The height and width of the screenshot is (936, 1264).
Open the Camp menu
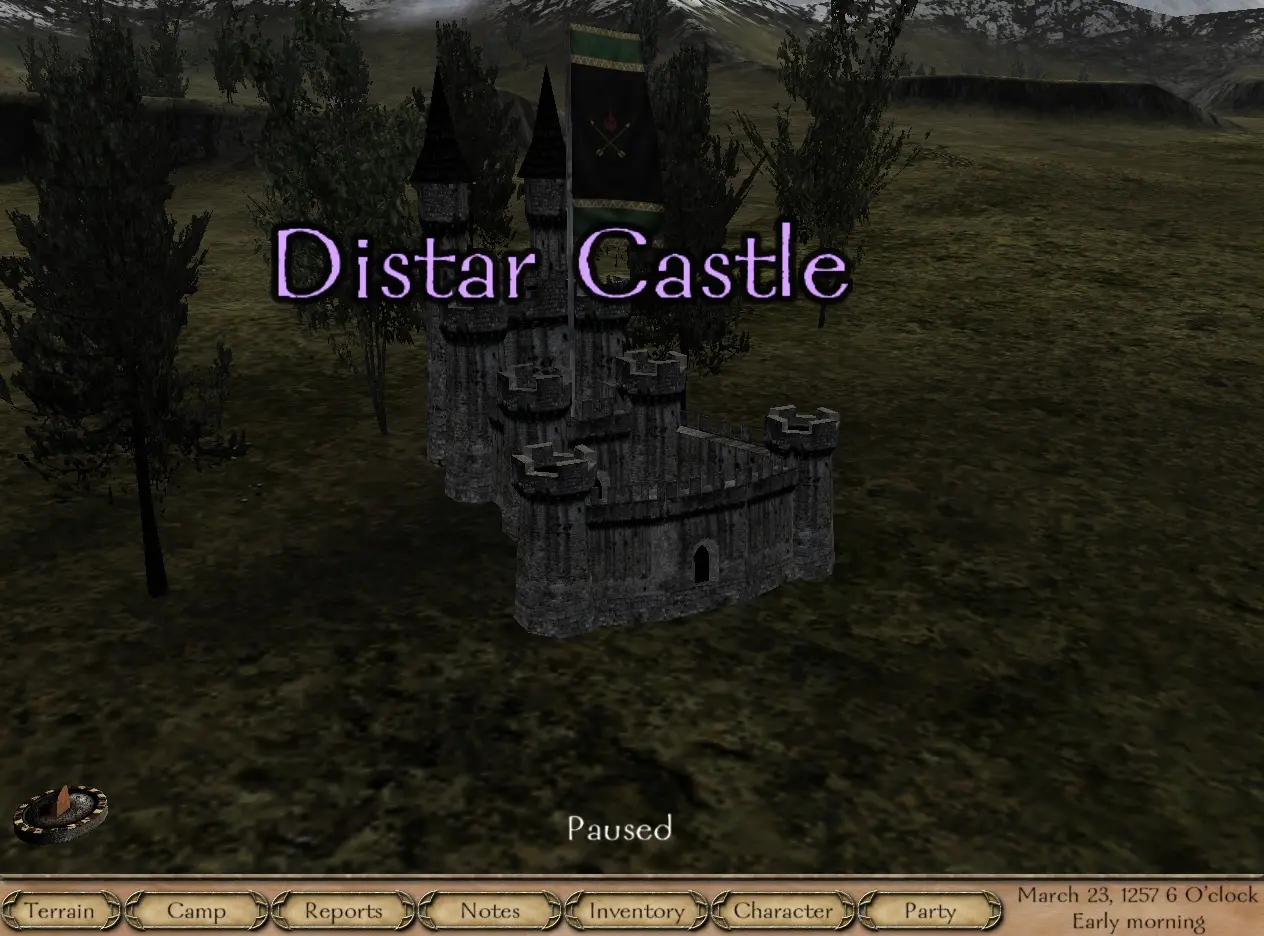(197, 911)
